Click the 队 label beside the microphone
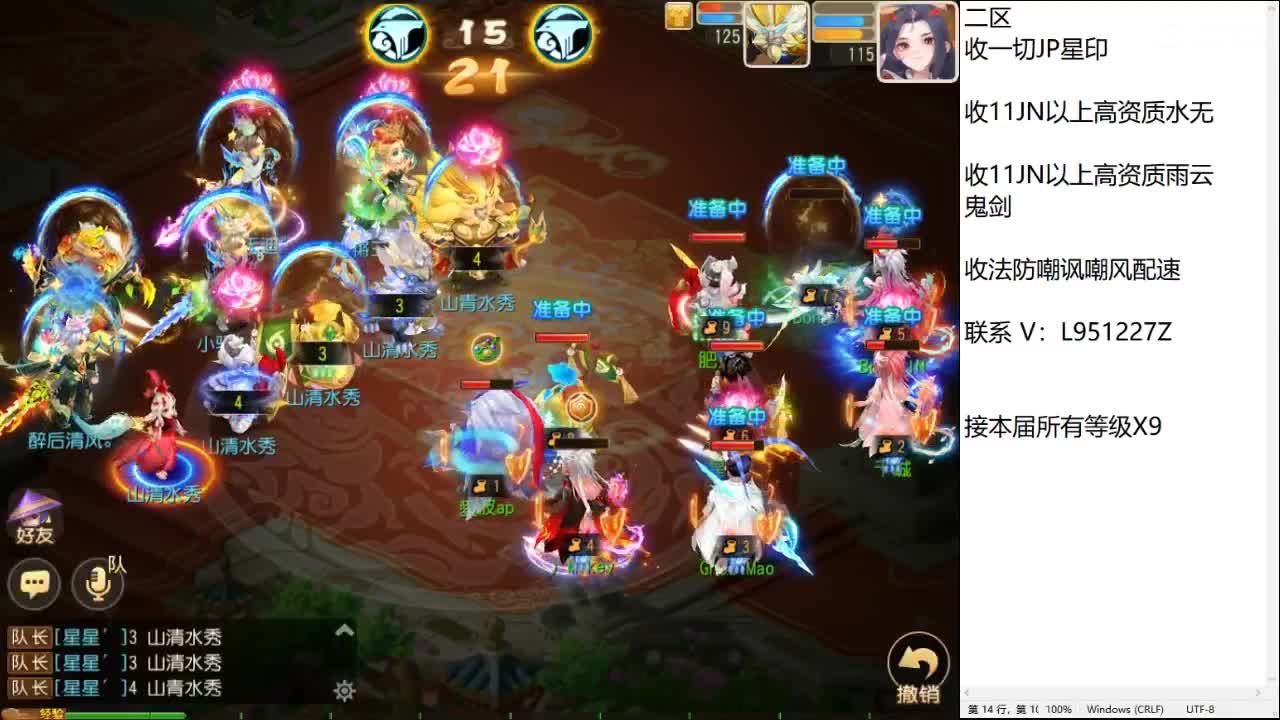 [118, 566]
